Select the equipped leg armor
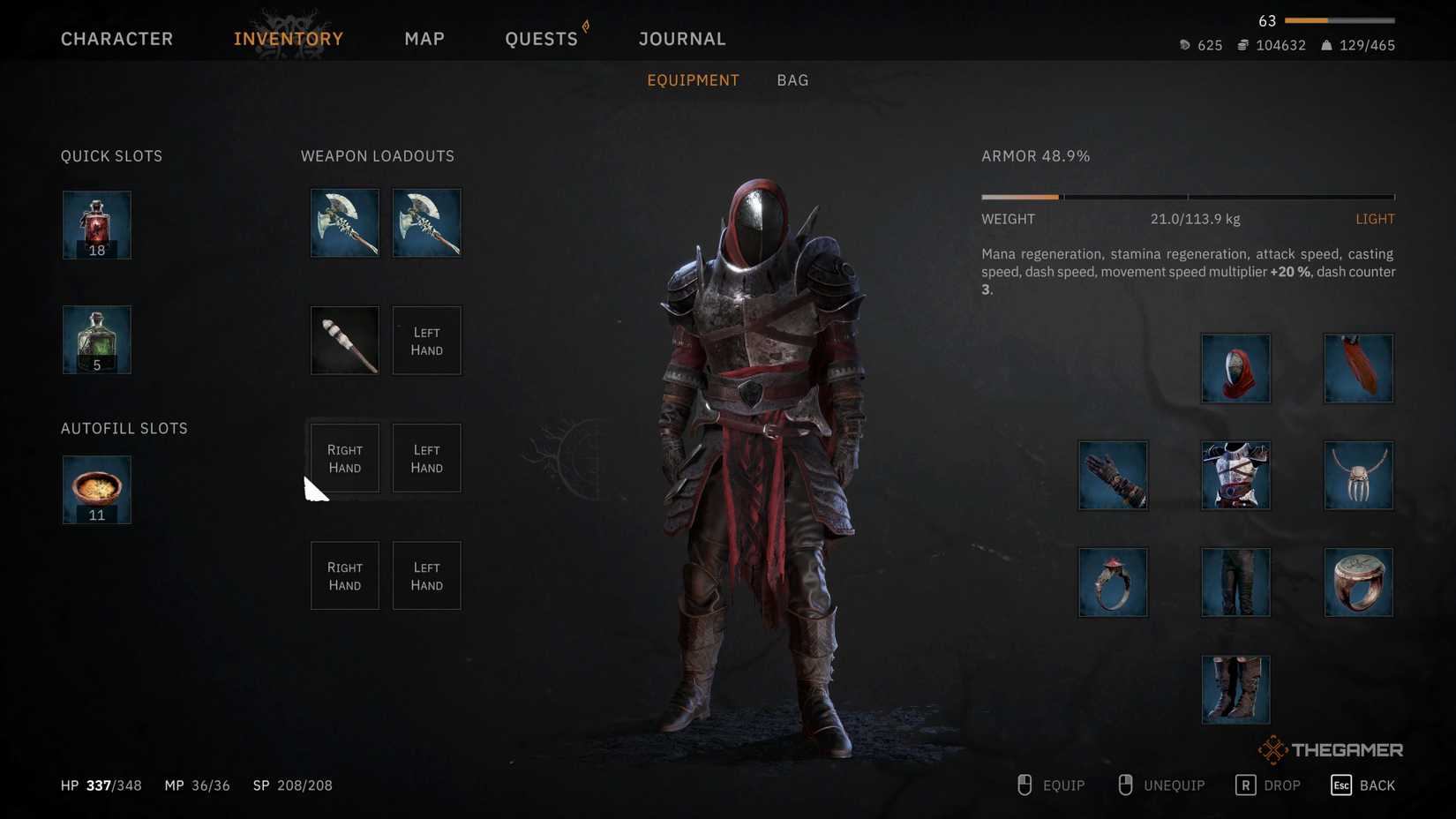The width and height of the screenshot is (1456, 819). (x=1235, y=582)
